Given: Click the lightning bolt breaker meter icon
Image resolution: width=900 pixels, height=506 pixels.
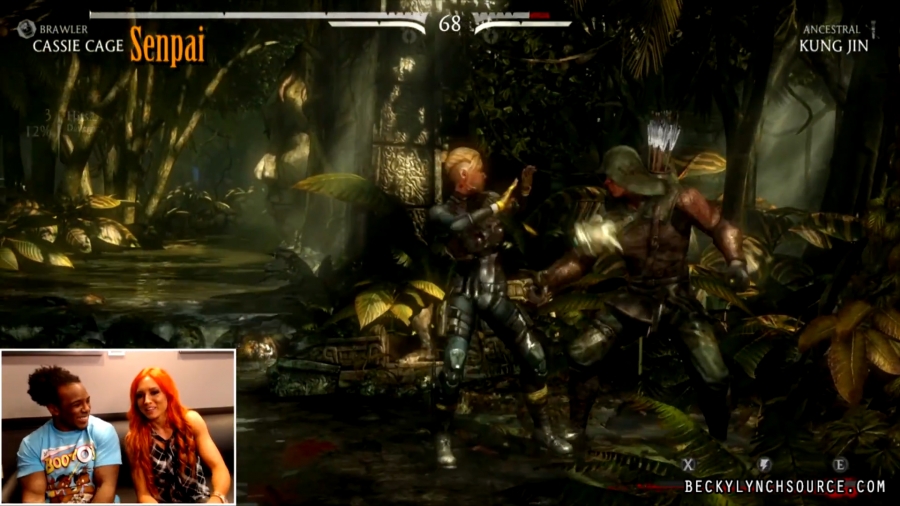Looking at the screenshot, I should point(764,464).
